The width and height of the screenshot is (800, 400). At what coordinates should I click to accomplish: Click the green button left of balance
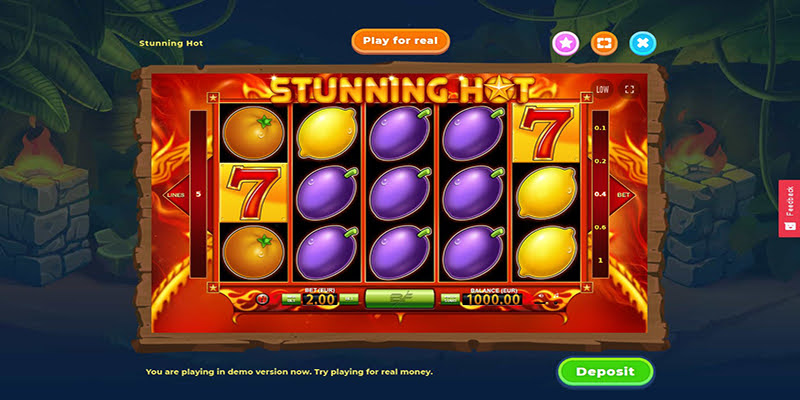tap(451, 298)
